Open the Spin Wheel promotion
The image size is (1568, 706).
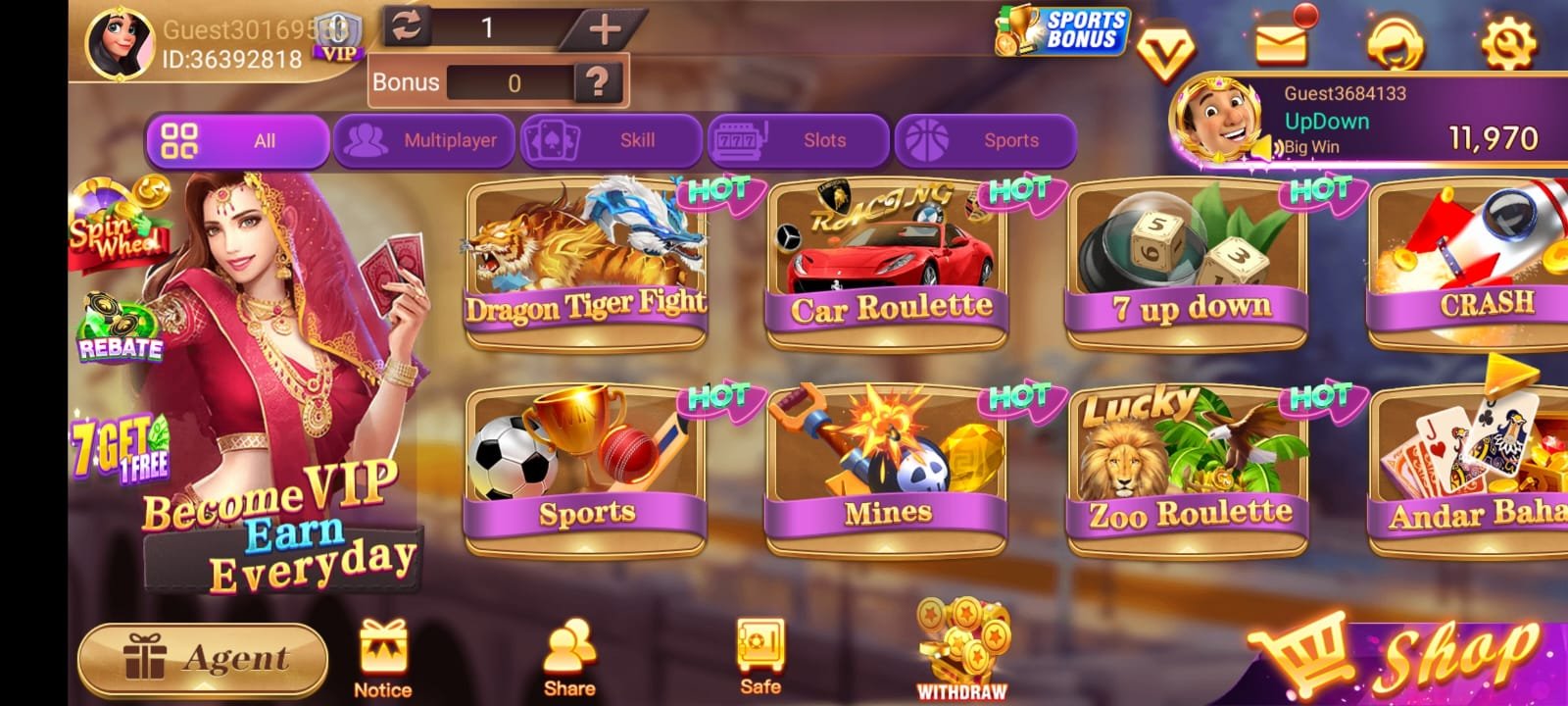[x=116, y=227]
